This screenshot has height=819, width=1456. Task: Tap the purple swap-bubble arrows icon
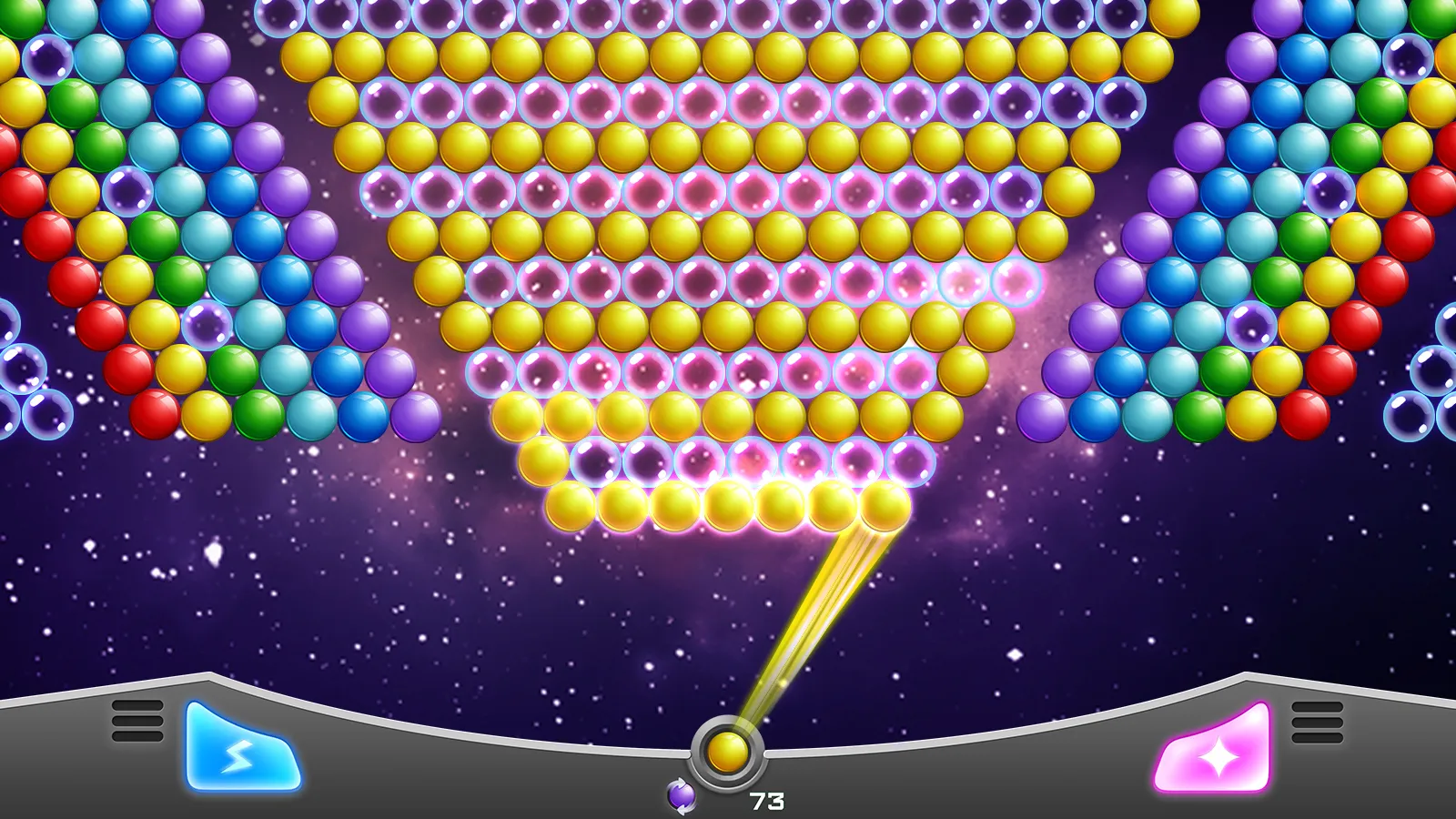point(683,794)
